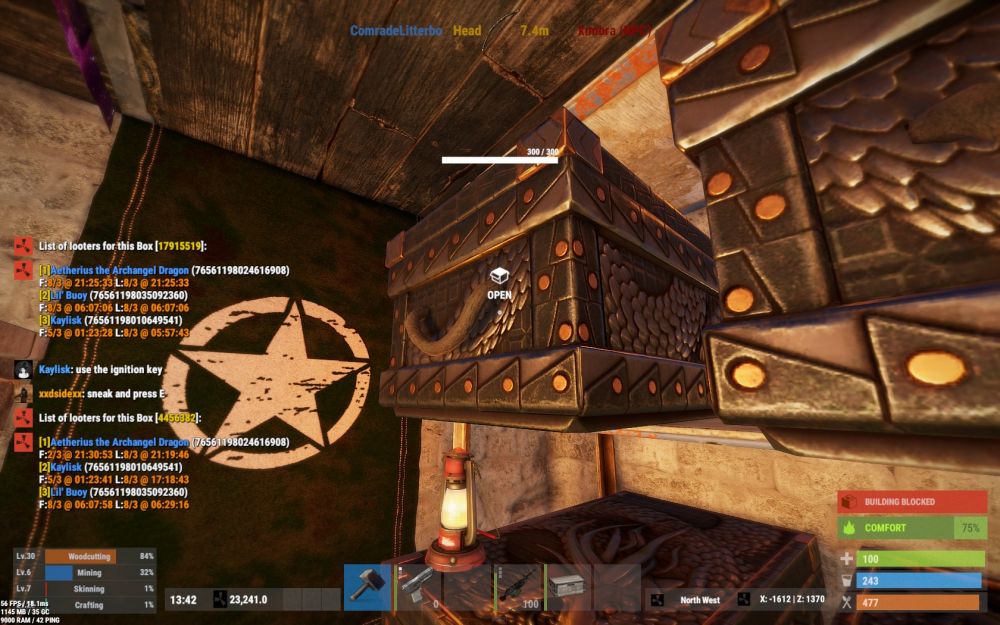Switch to the assault rifle slot
The width and height of the screenshot is (1000, 625).
coord(518,587)
